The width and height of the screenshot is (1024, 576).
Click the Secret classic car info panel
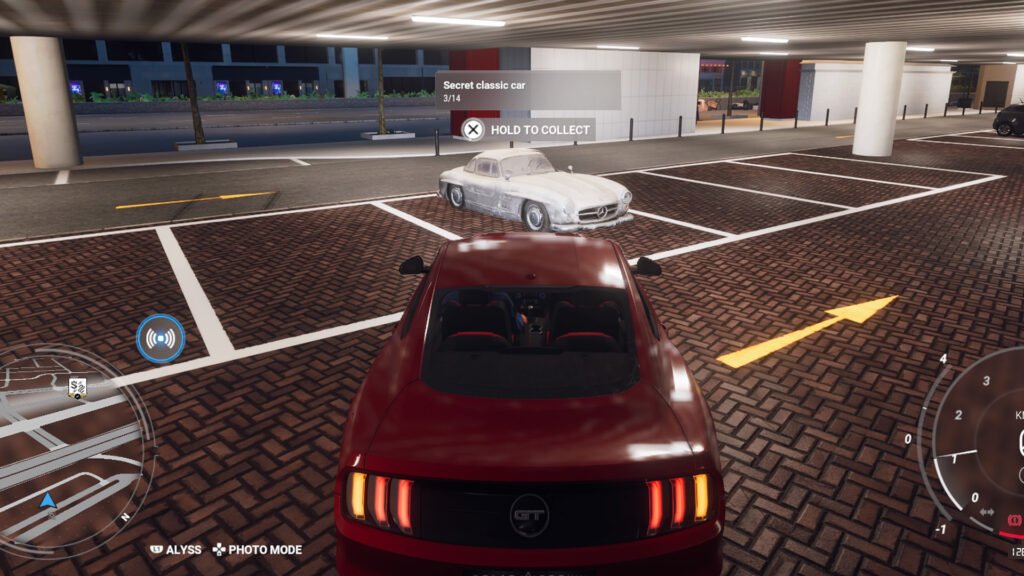528,90
